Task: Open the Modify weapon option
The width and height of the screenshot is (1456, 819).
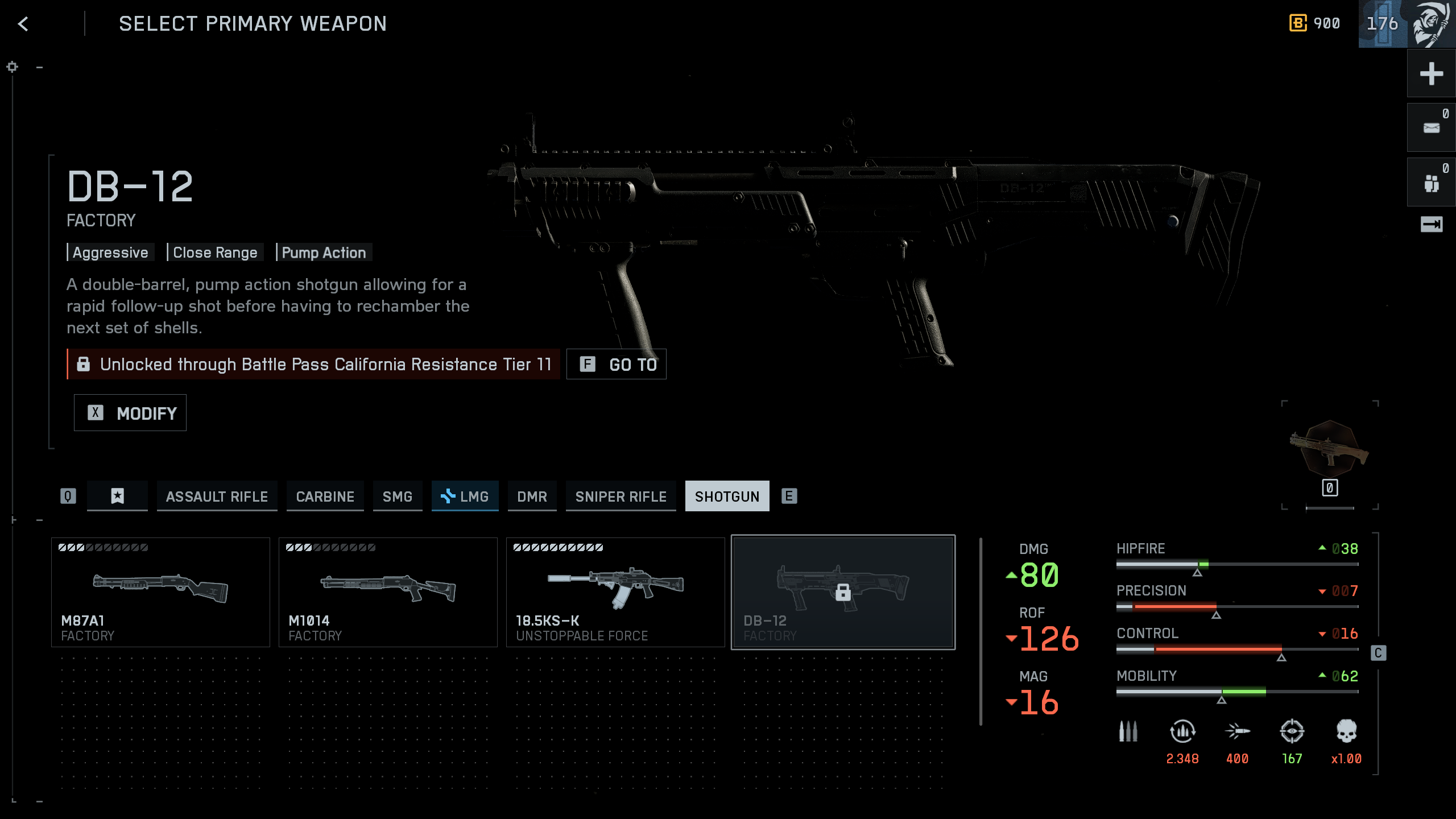Action: pos(130,413)
